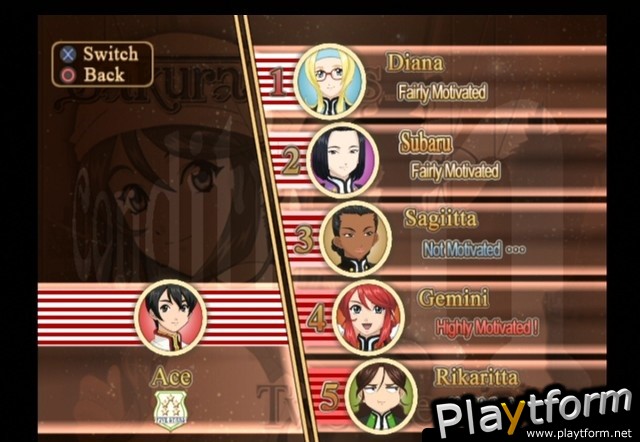
Task: Select the Ace character portrait
Action: click(x=170, y=316)
